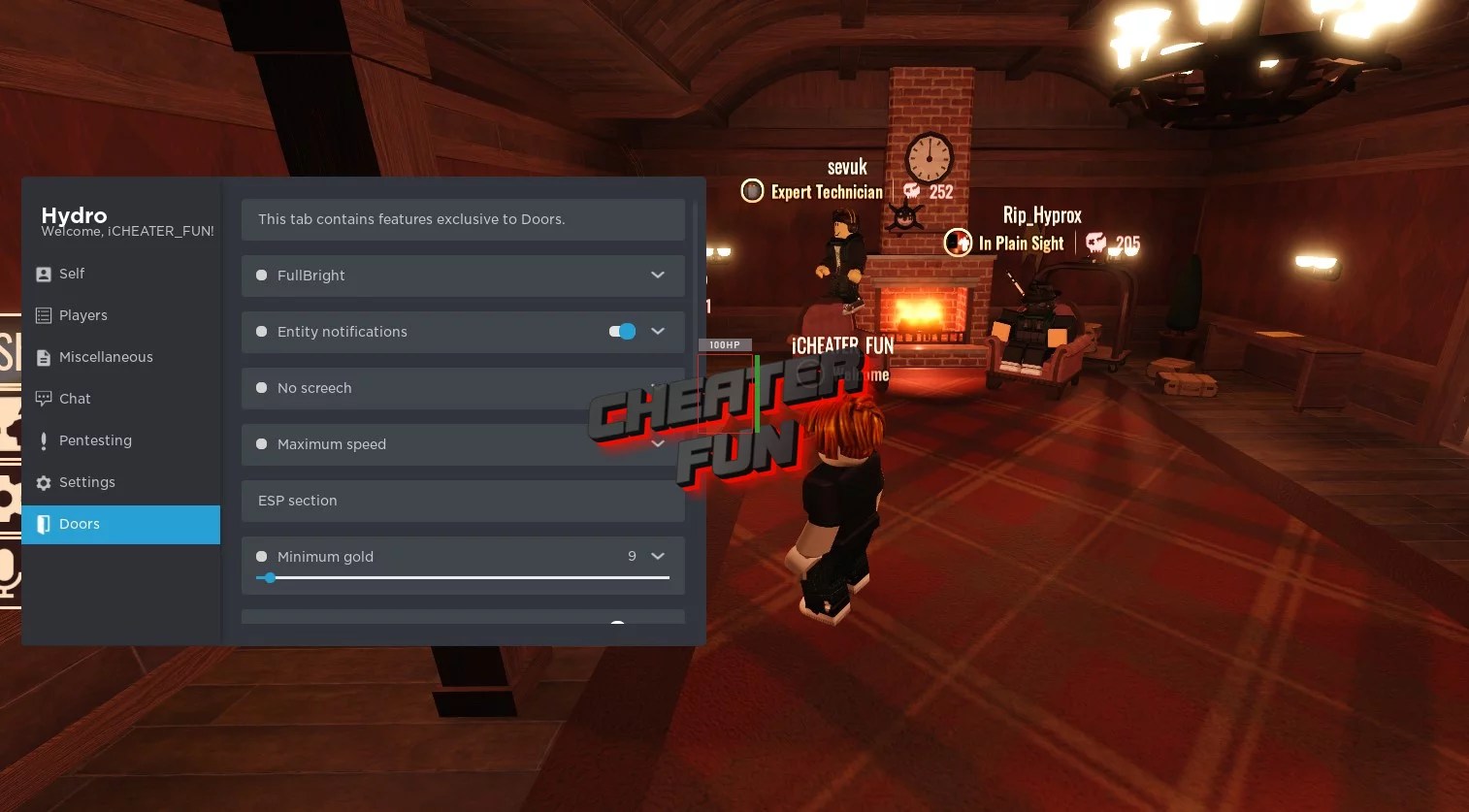1469x812 pixels.
Task: Open the Chat speech bubble icon
Action: pos(43,398)
